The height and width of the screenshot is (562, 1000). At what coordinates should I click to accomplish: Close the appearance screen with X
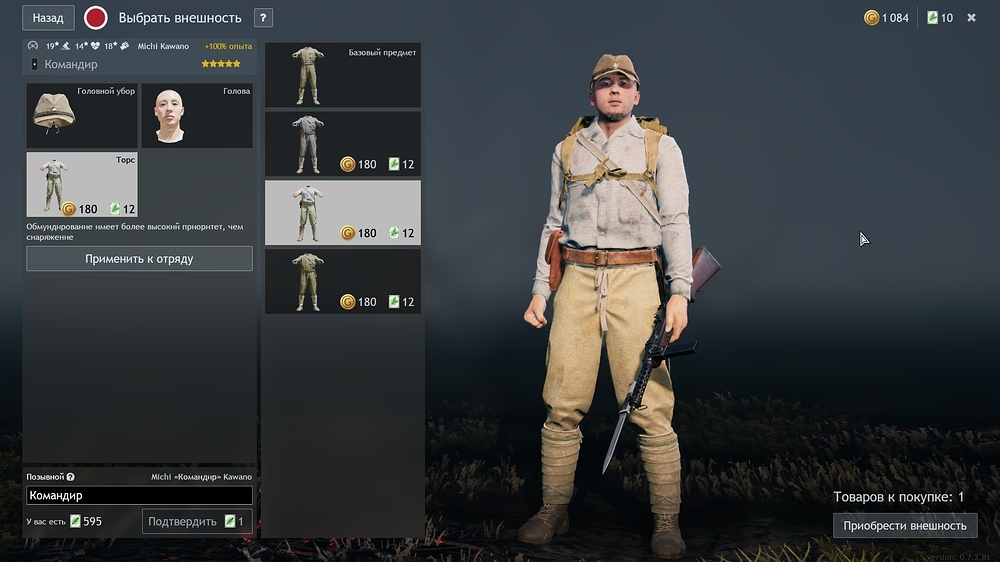(971, 18)
